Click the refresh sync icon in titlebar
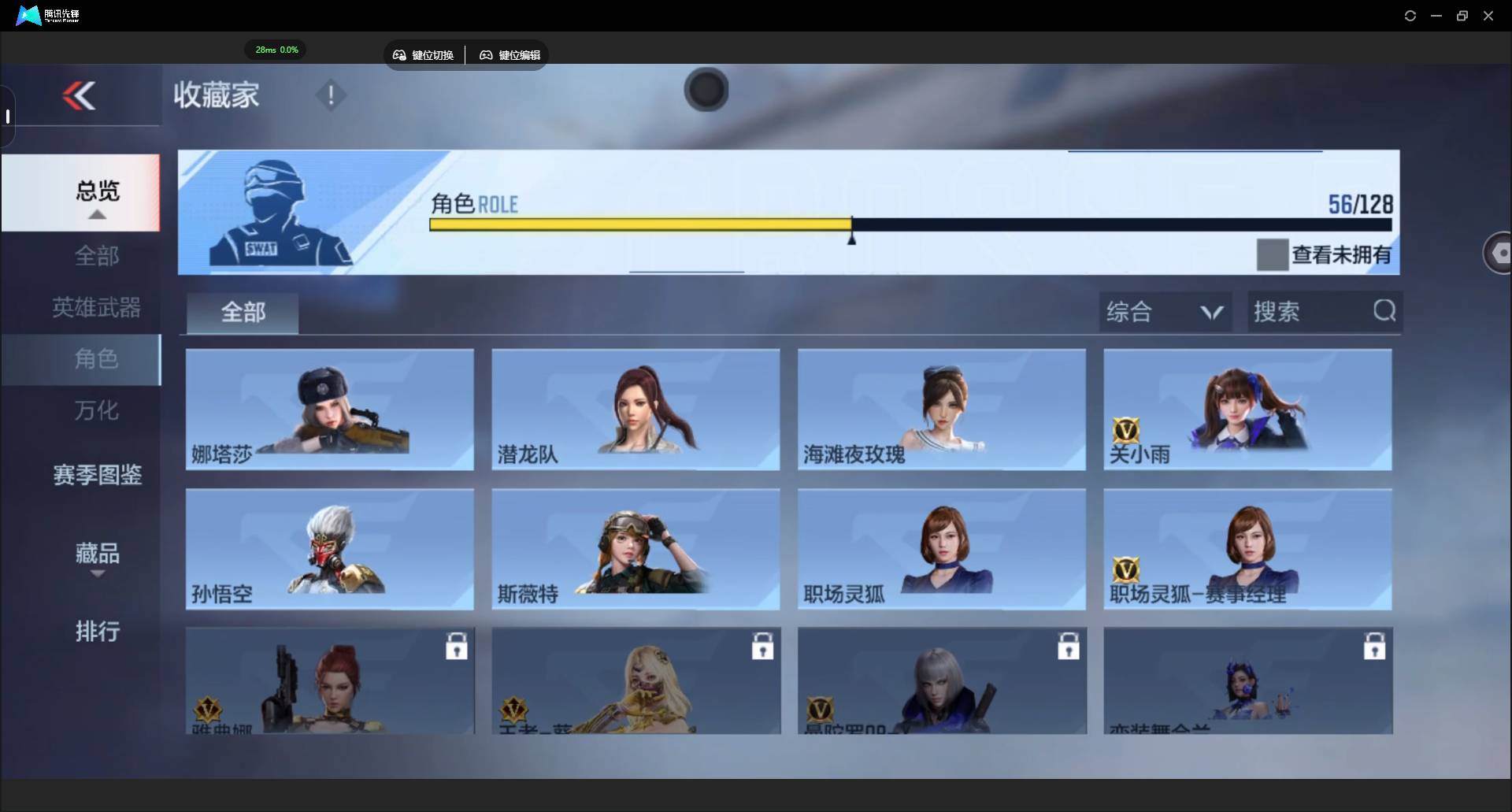Viewport: 1512px width, 812px height. [1410, 15]
